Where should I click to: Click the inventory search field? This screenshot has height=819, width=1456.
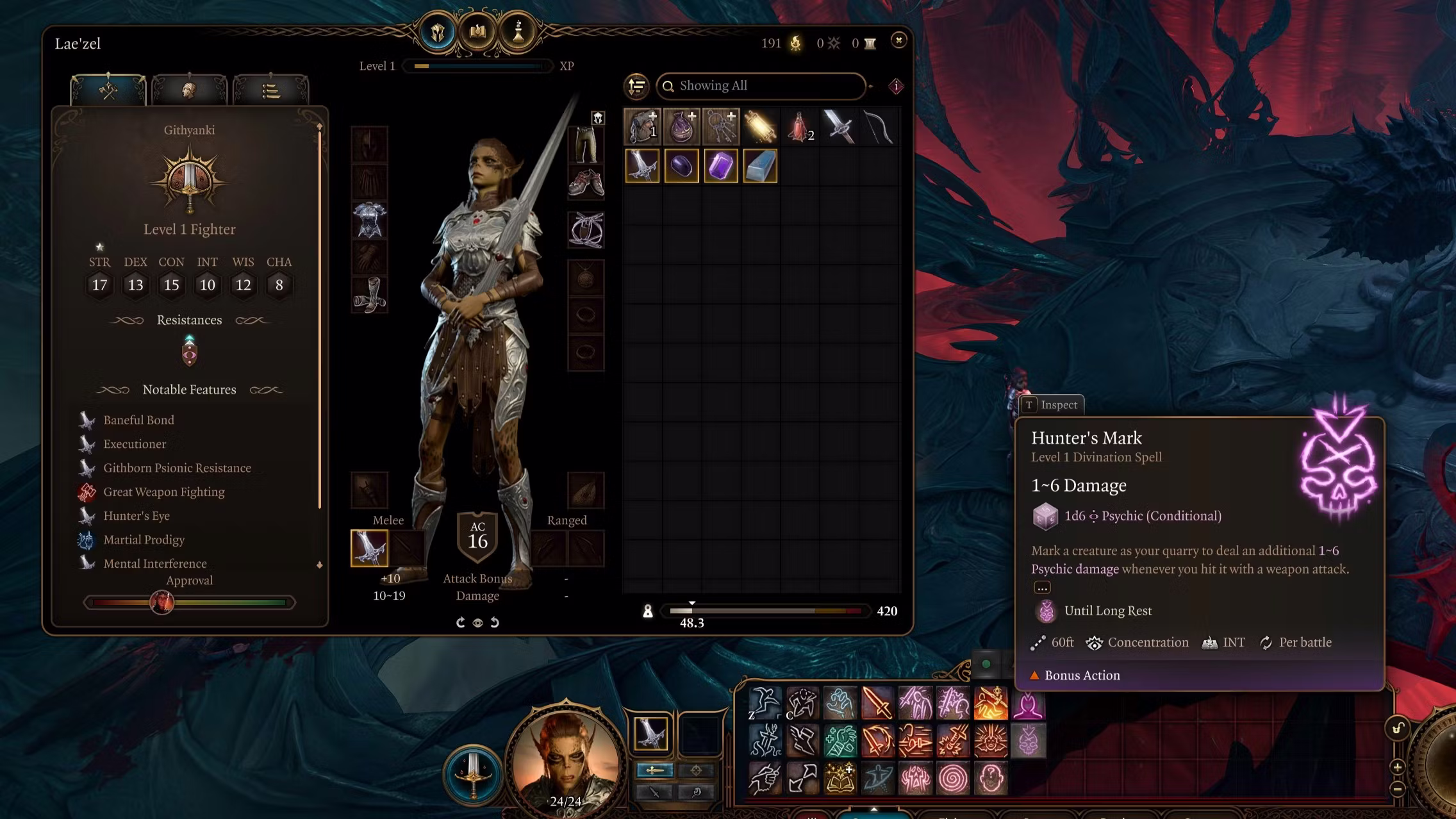point(763,86)
